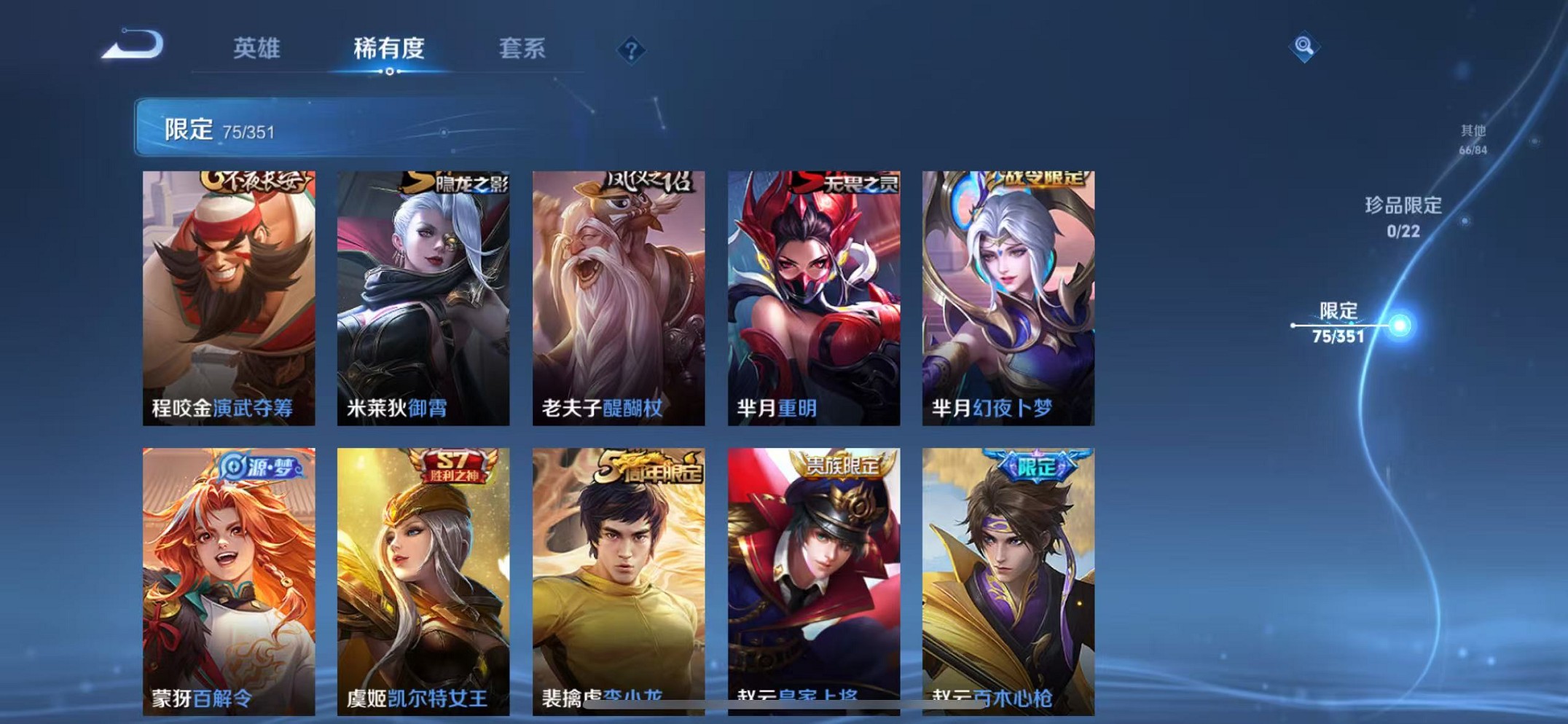Click the progress dot under the 稀有度 tab
The image size is (1568, 724).
tap(389, 71)
